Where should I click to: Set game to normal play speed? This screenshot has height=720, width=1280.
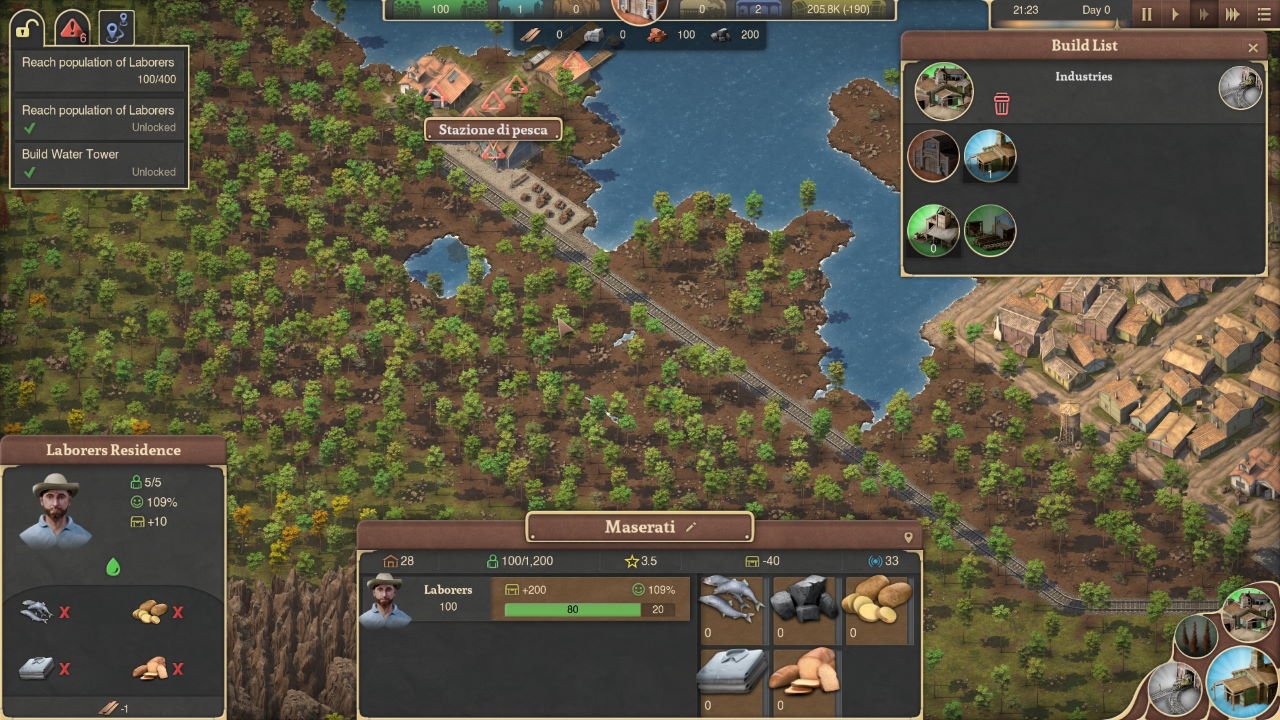pos(1175,15)
